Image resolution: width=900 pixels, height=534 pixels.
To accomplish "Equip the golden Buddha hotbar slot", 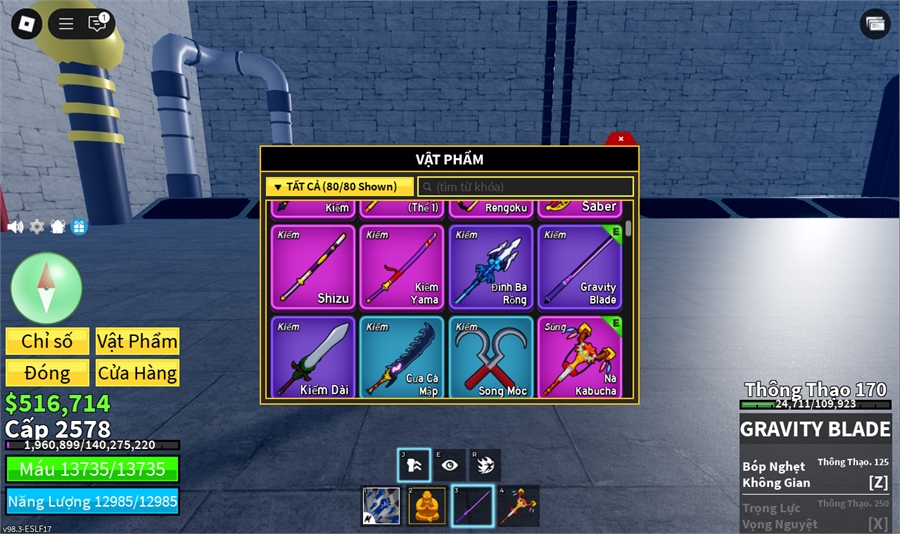I will point(427,506).
